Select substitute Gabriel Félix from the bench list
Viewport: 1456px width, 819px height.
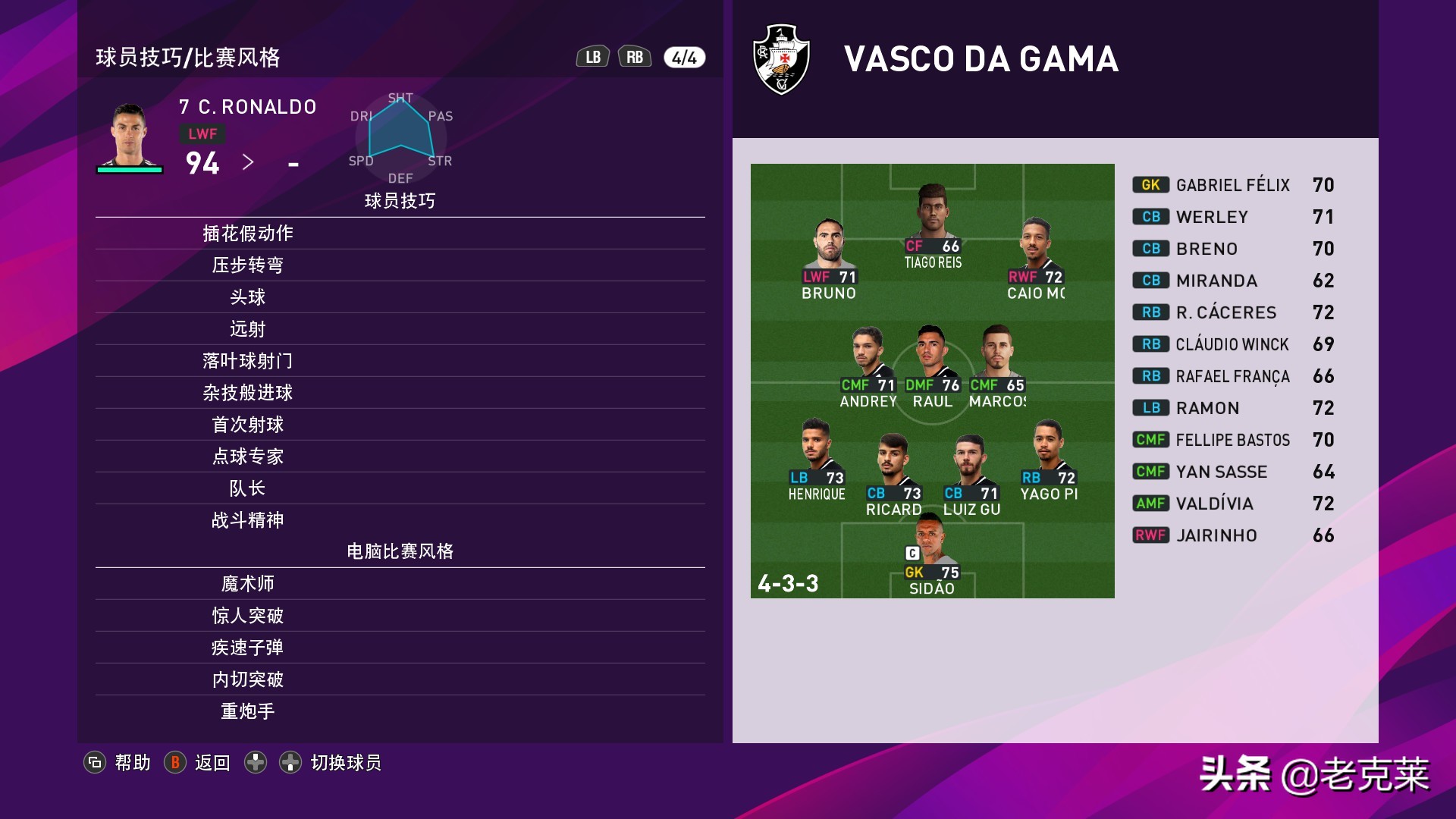pos(1232,185)
